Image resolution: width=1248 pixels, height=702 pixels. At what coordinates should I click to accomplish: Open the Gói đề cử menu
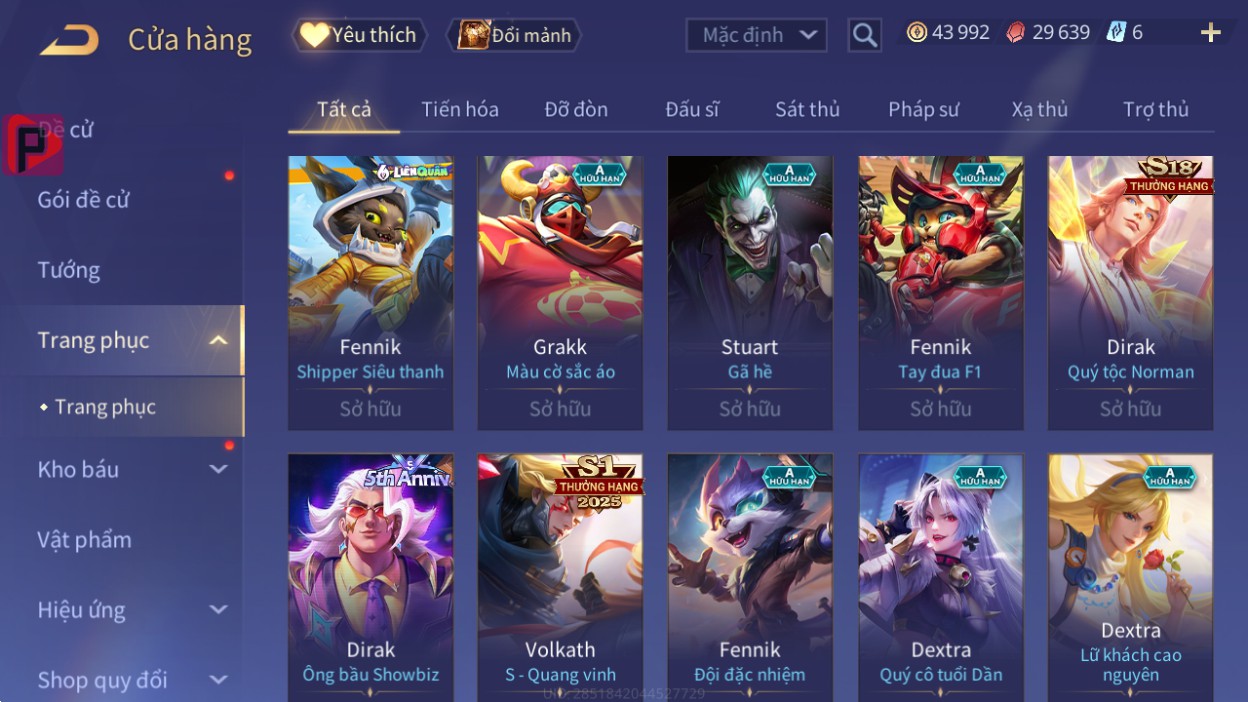(84, 200)
